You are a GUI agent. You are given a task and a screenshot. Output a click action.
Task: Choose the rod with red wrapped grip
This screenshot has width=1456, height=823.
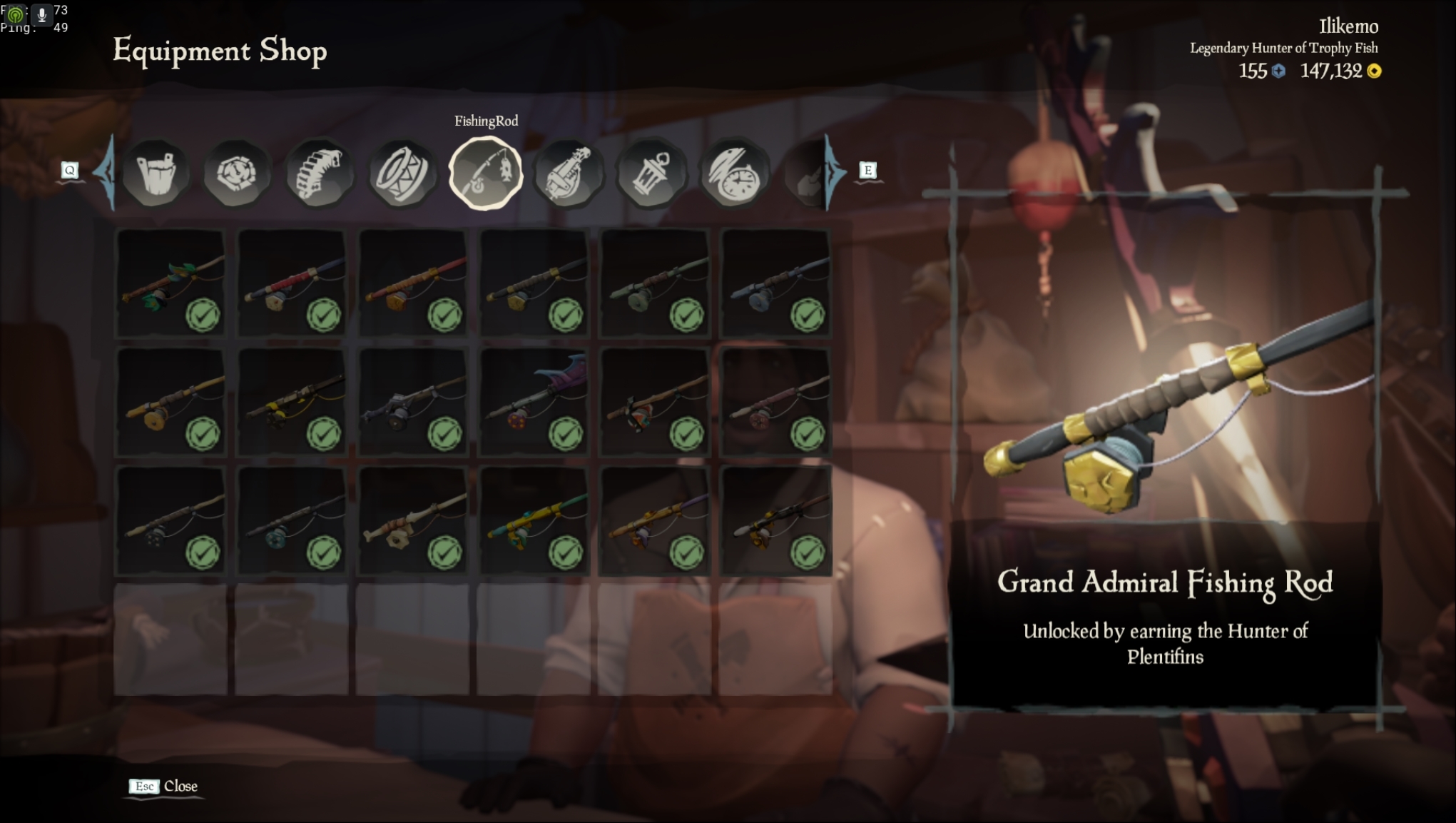292,283
